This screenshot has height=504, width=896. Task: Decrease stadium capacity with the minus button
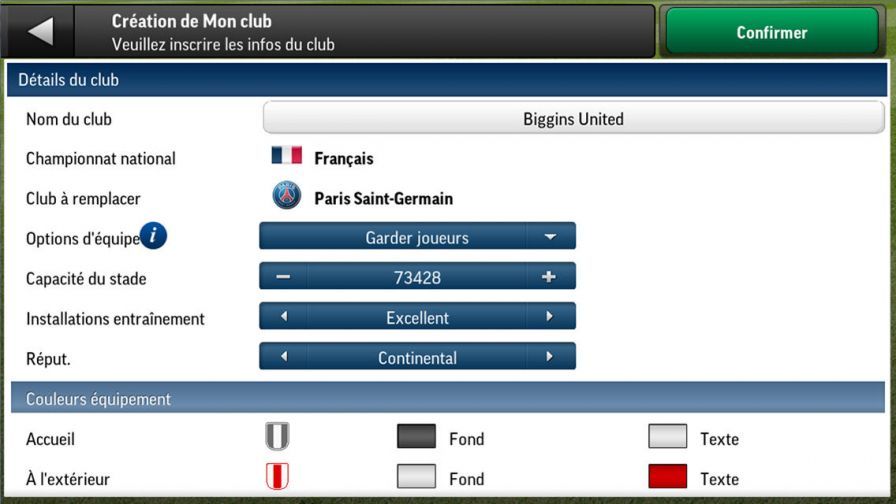[283, 277]
